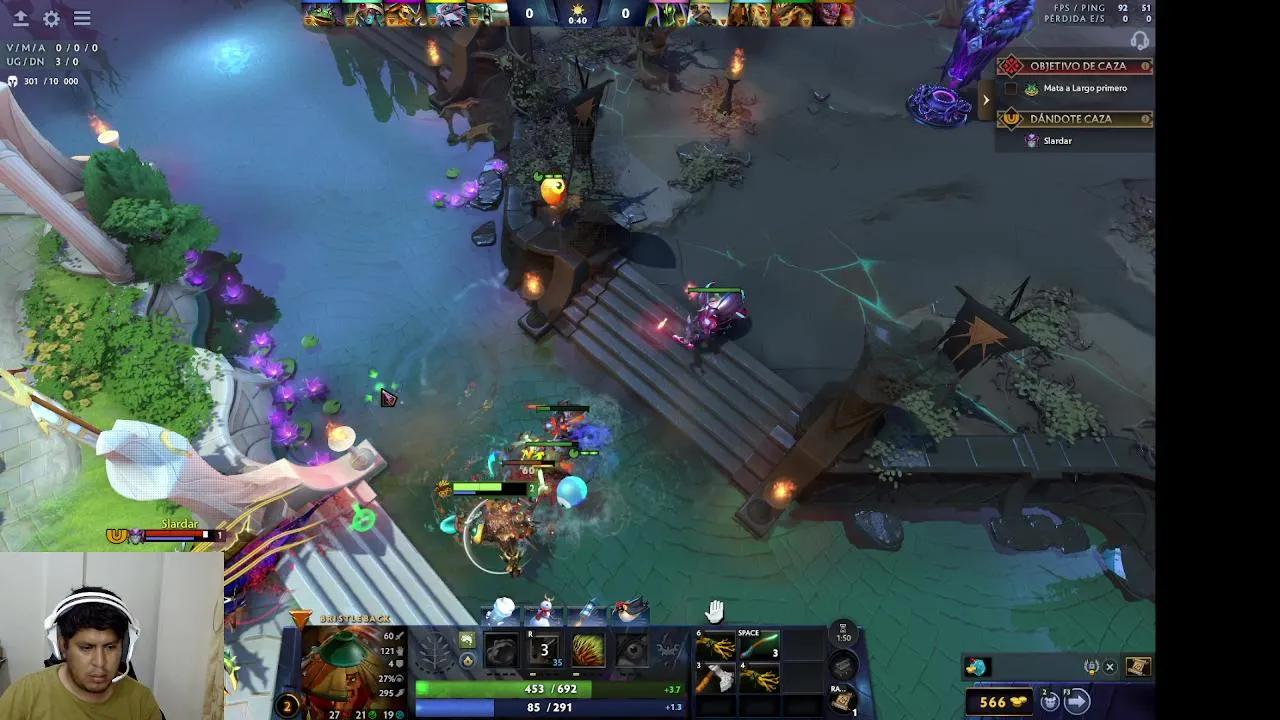Image resolution: width=1280 pixels, height=720 pixels.
Task: Open the hamburger main menu icon
Action: tap(82, 18)
